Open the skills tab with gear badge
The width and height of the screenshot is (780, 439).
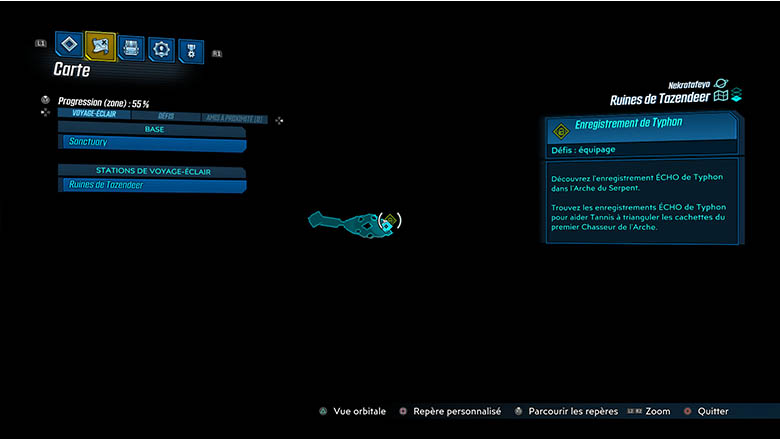[161, 49]
